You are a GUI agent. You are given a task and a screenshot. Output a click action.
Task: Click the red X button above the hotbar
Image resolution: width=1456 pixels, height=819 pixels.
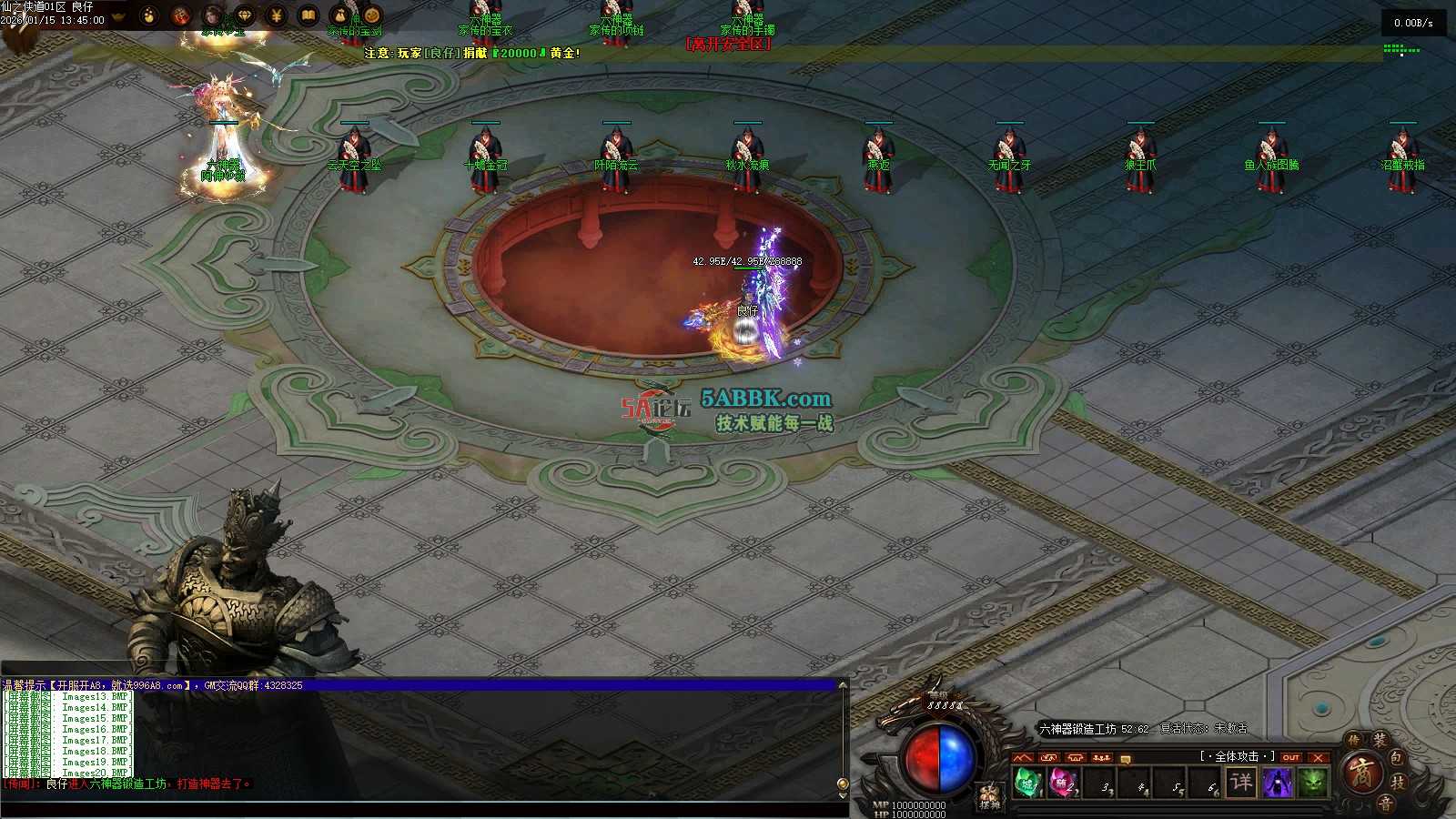(x=1318, y=757)
